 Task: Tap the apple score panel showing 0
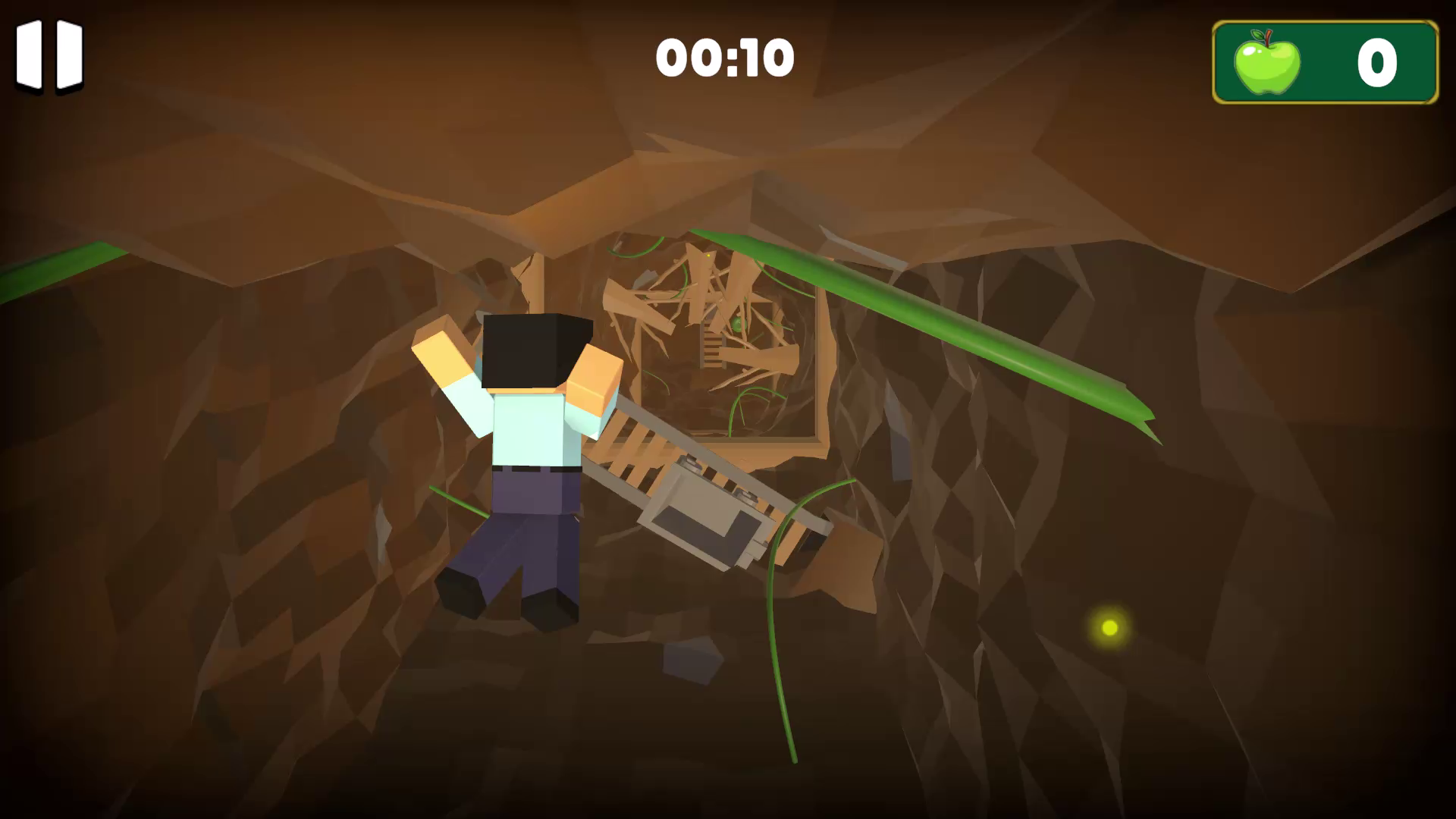point(1323,64)
